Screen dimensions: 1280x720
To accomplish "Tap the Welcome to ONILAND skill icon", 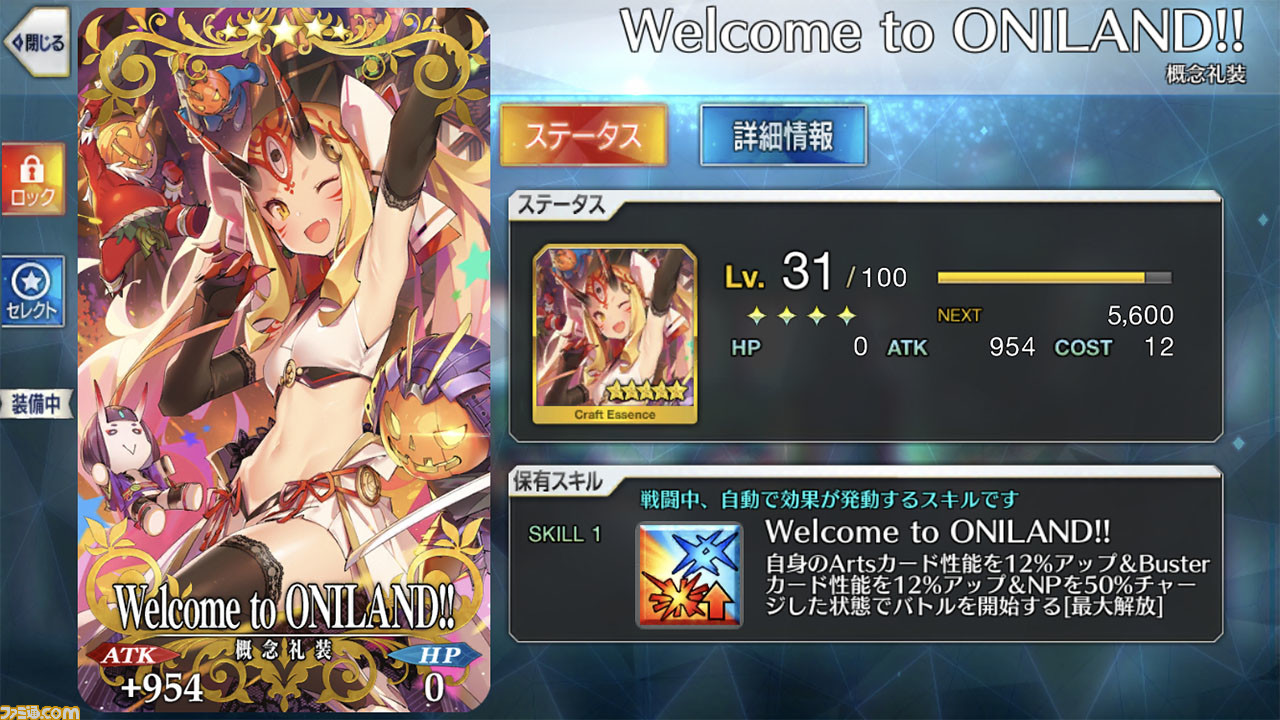I will tap(690, 575).
